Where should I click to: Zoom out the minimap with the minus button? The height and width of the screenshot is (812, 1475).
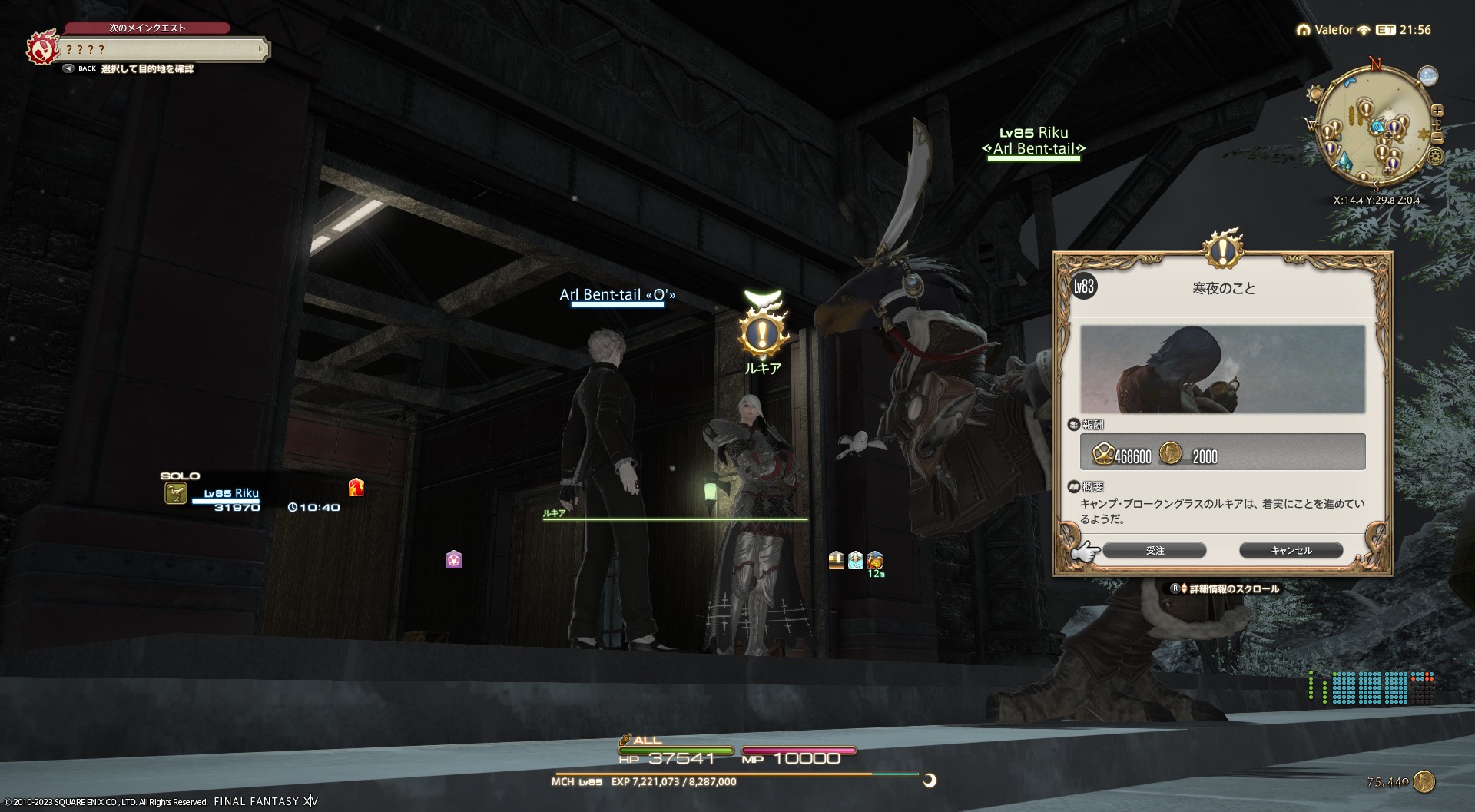[x=1437, y=138]
